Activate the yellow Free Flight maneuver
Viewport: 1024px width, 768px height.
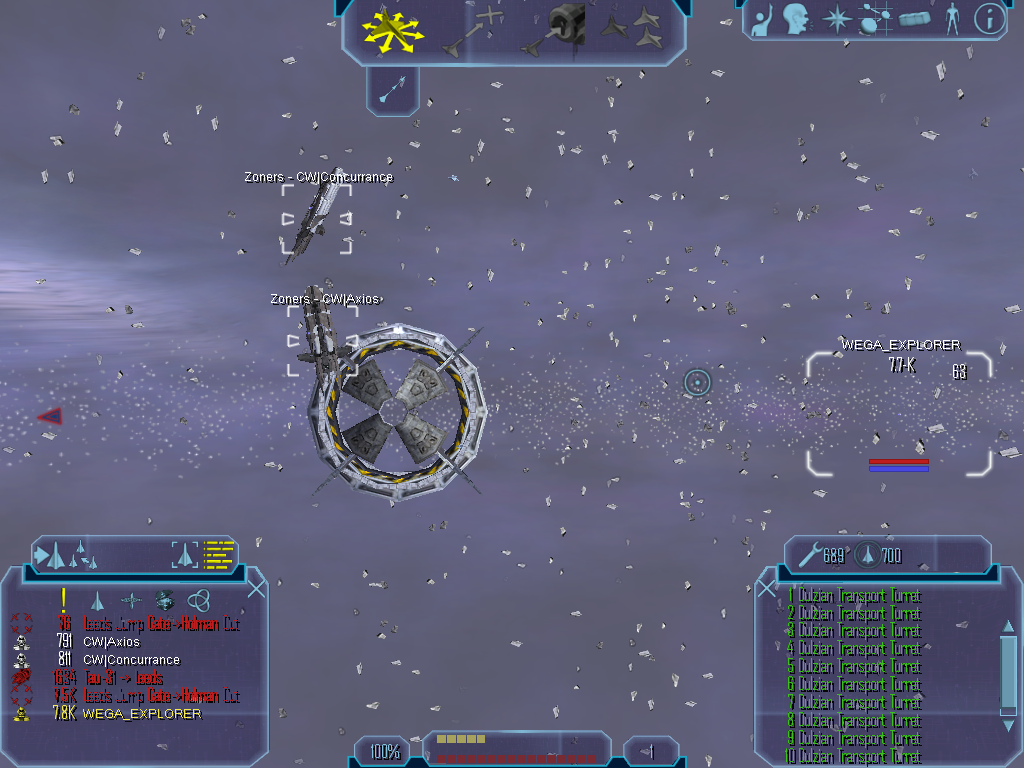coord(393,29)
